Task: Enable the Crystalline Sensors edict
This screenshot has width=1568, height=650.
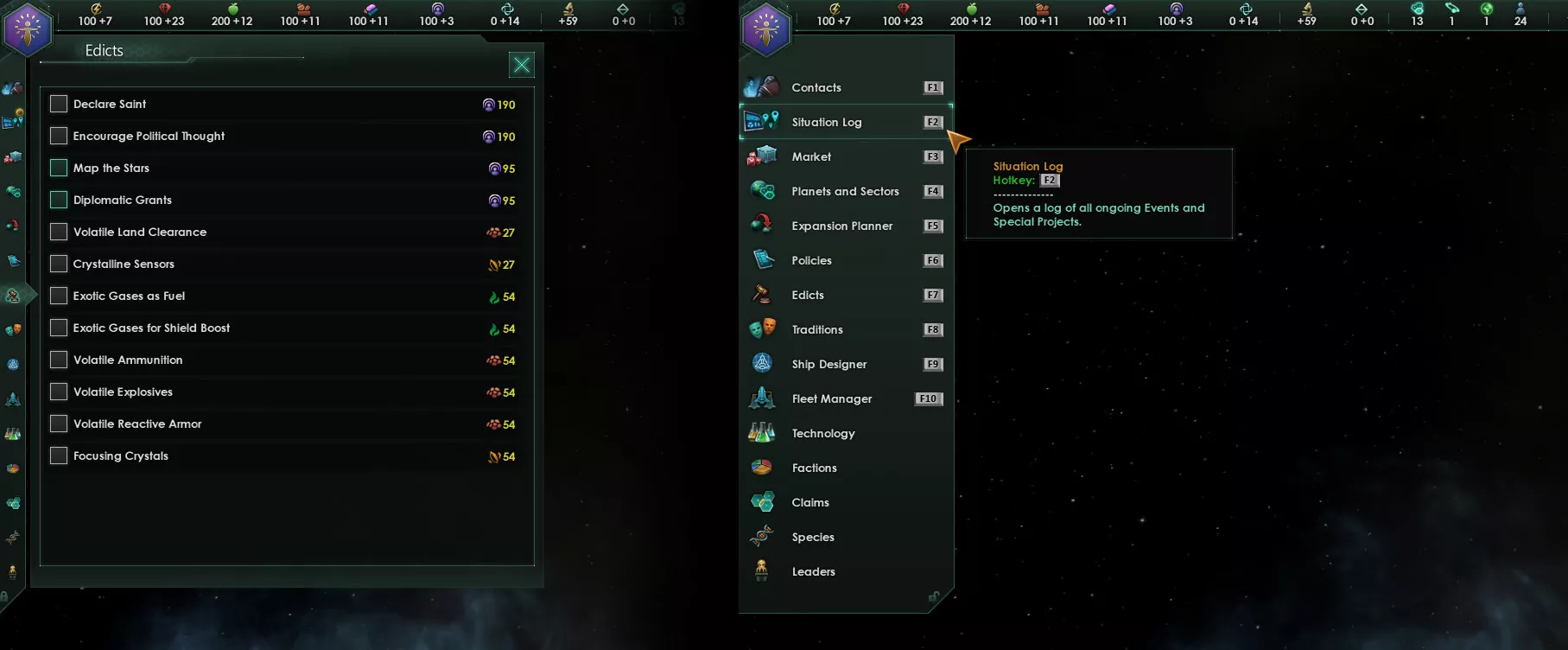Action: [x=59, y=264]
